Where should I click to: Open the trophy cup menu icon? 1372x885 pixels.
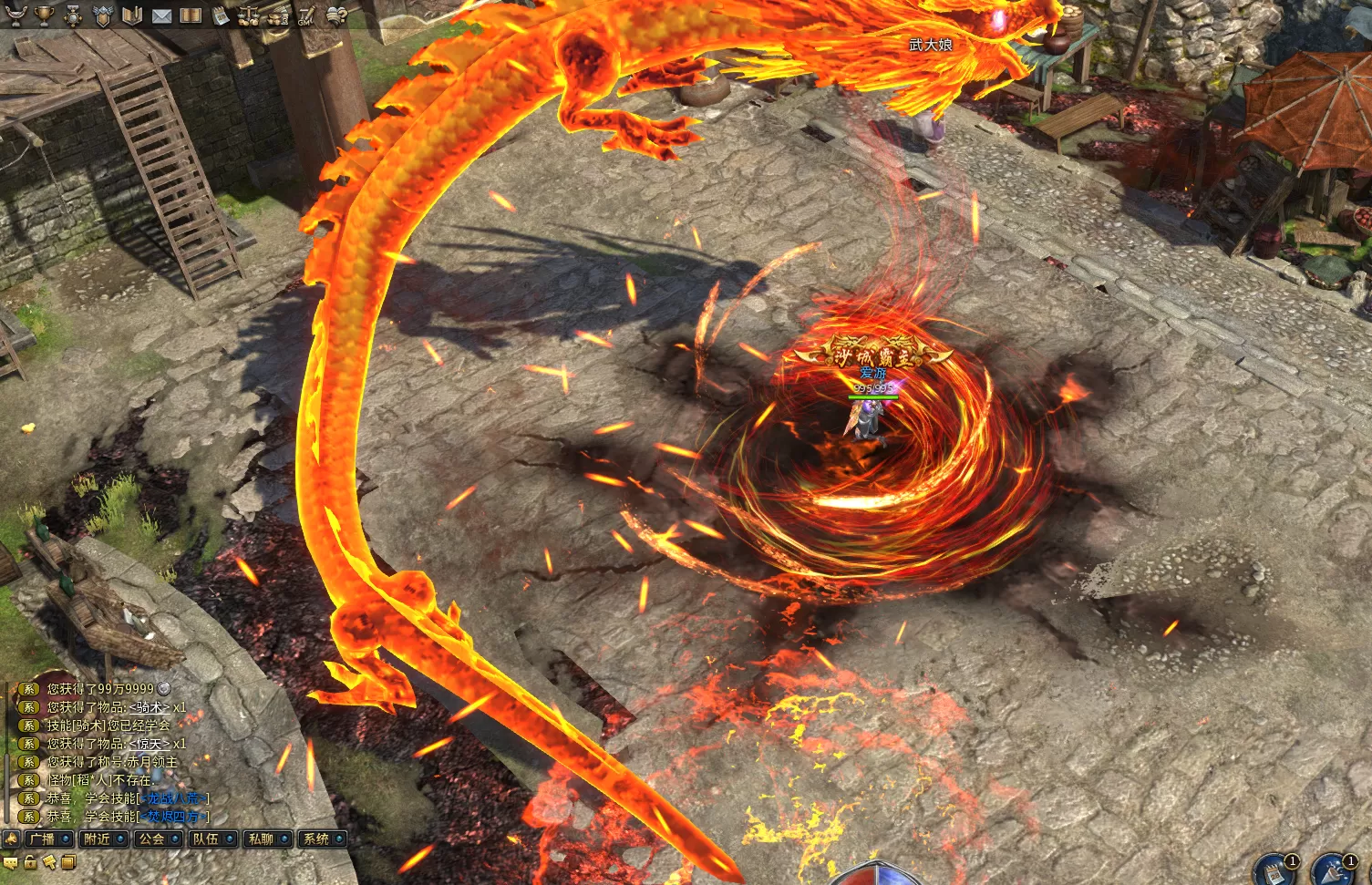[x=43, y=15]
